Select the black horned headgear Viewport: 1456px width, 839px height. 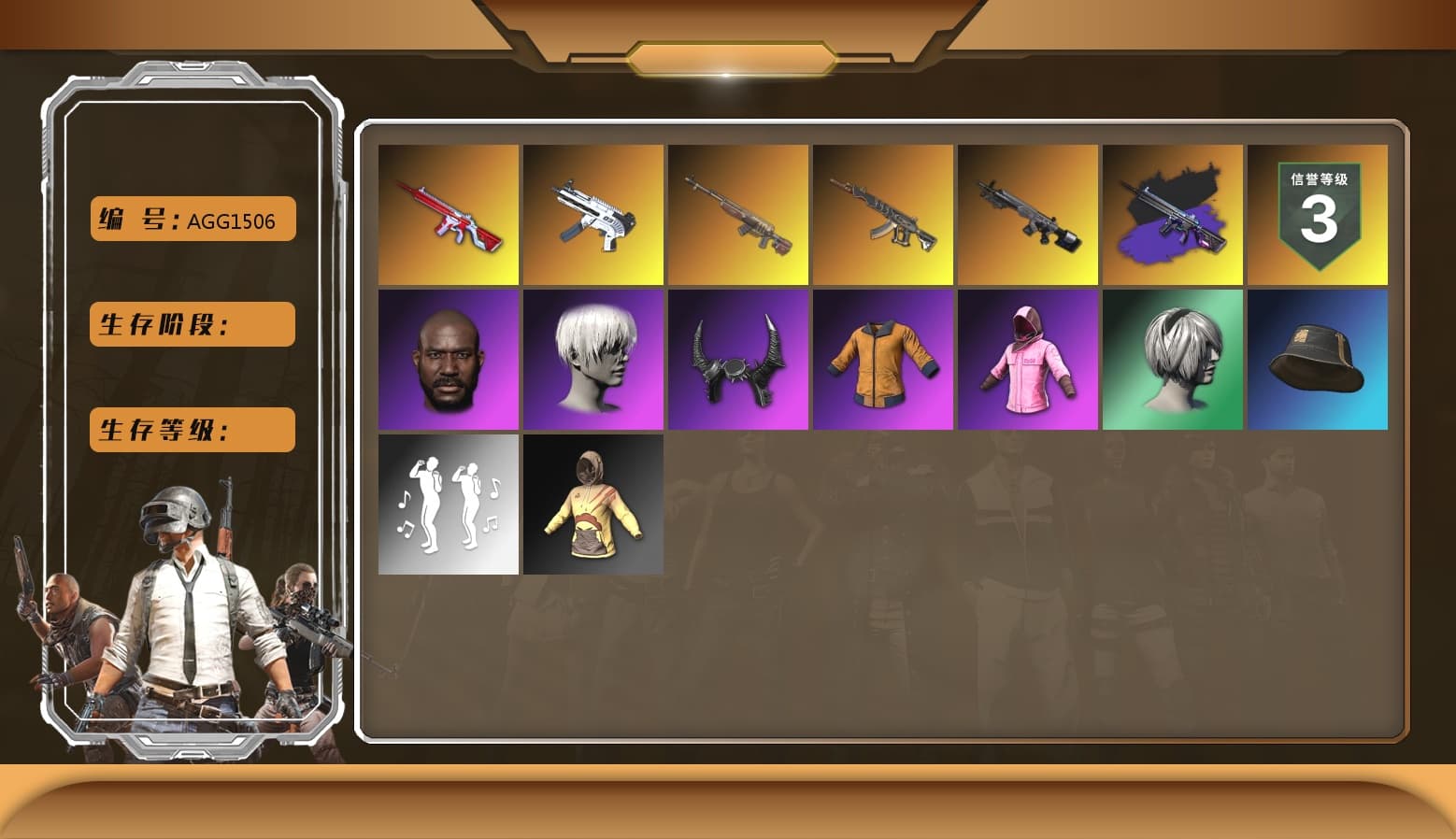pyautogui.click(x=737, y=359)
